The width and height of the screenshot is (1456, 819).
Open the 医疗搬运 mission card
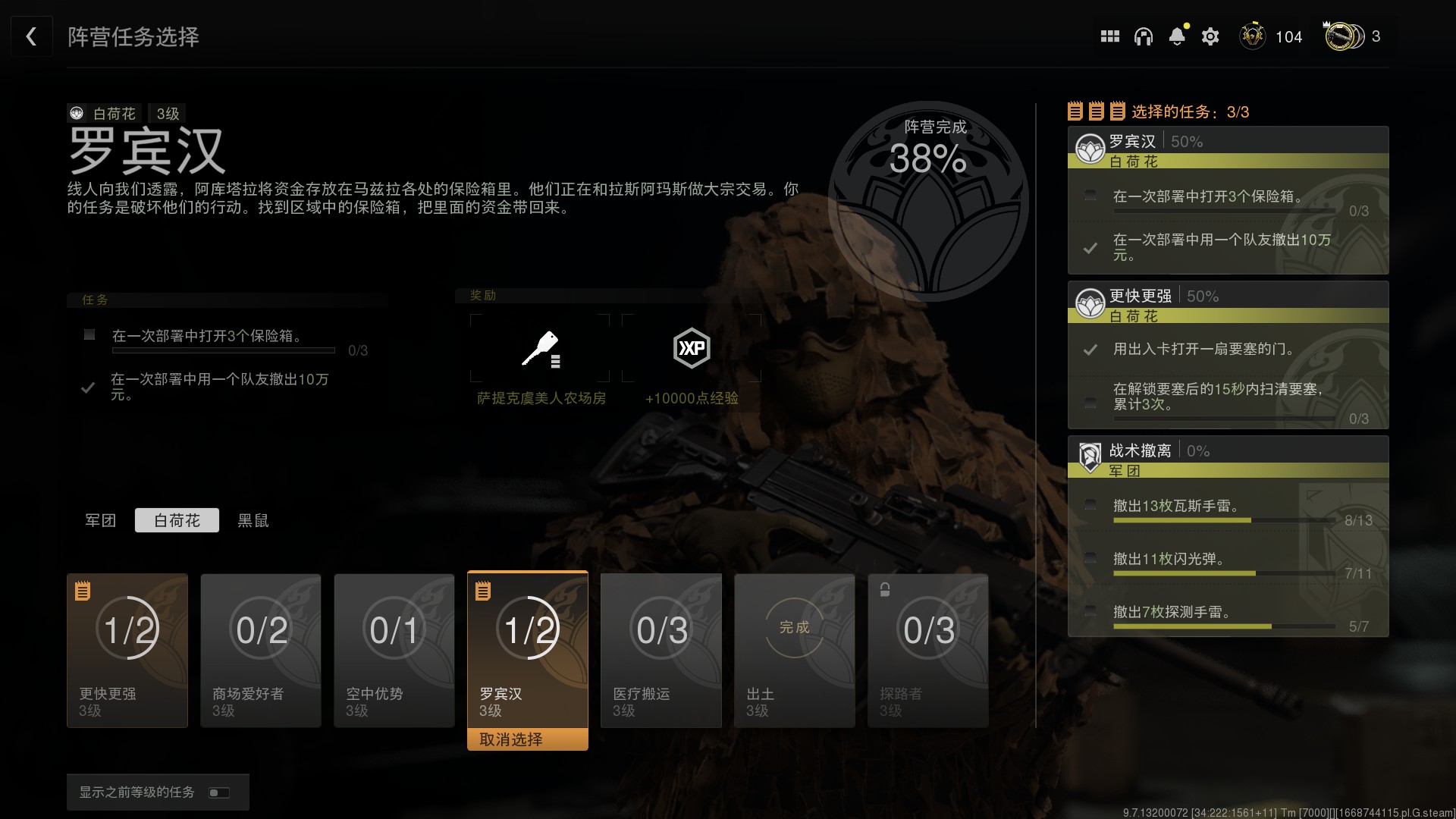click(x=661, y=650)
